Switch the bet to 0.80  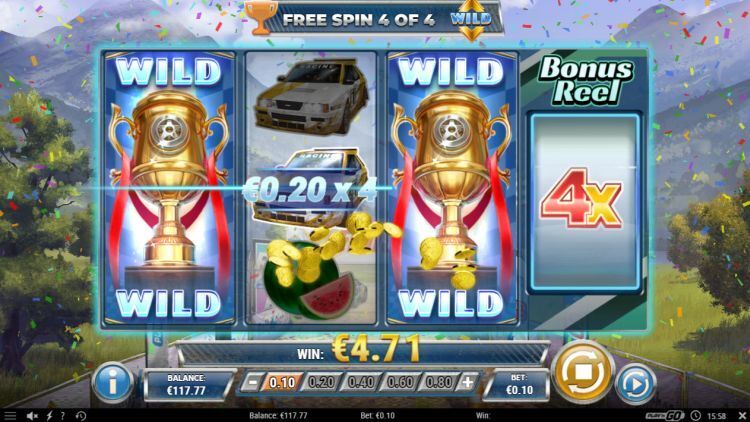[x=439, y=382]
